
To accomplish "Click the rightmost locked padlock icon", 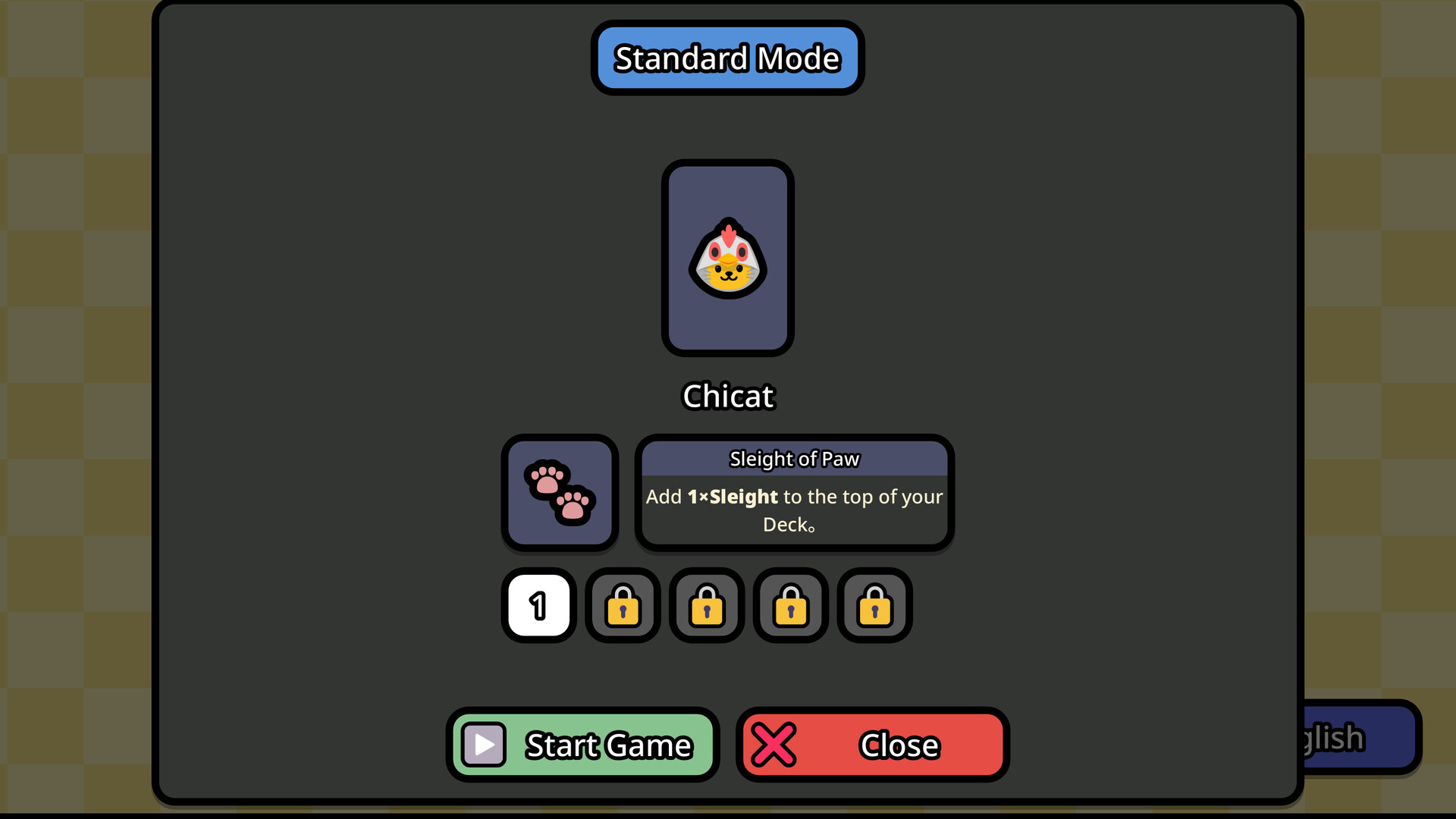I will tap(874, 606).
